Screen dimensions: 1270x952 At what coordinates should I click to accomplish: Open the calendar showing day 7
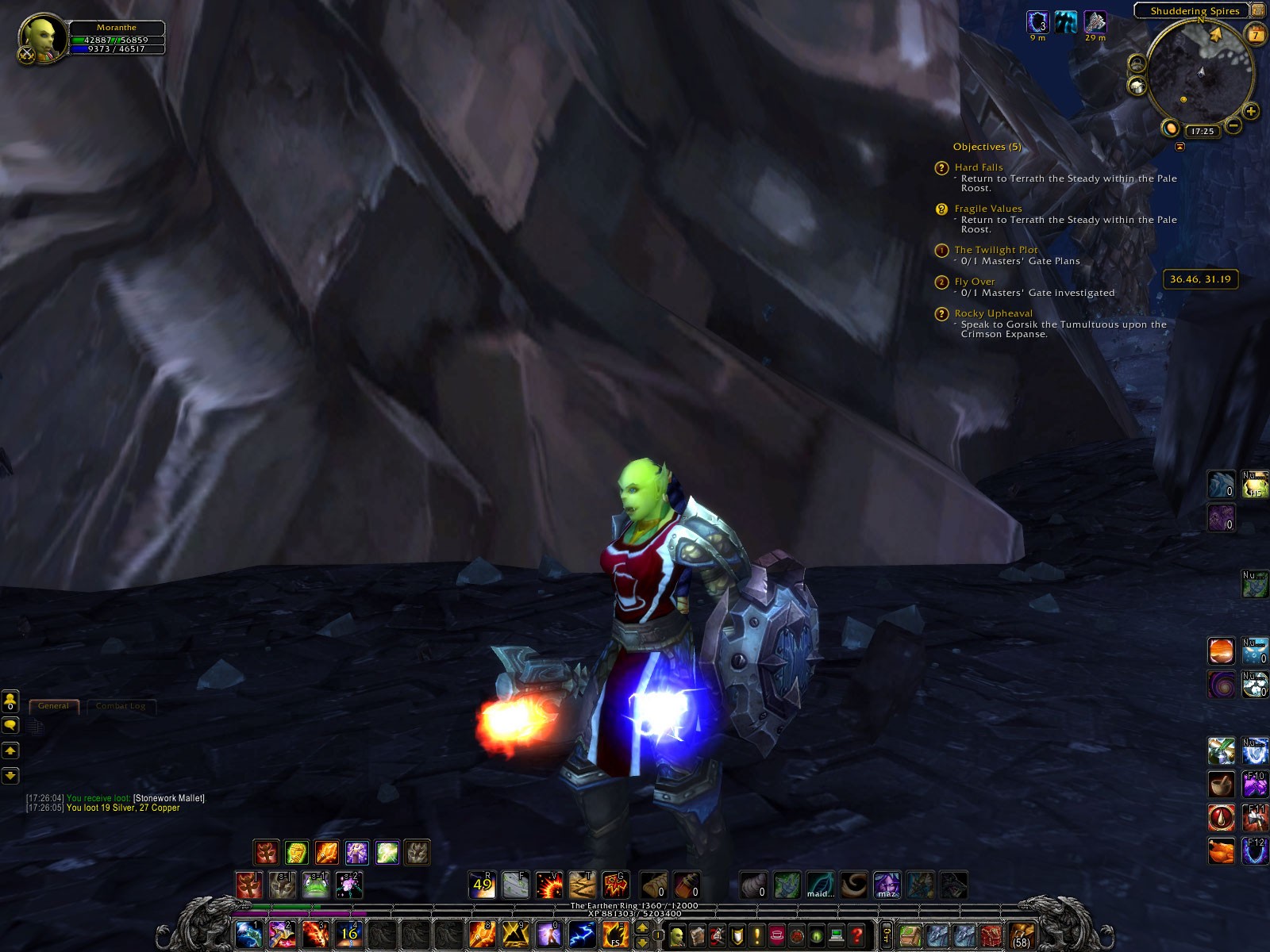pyautogui.click(x=1256, y=35)
